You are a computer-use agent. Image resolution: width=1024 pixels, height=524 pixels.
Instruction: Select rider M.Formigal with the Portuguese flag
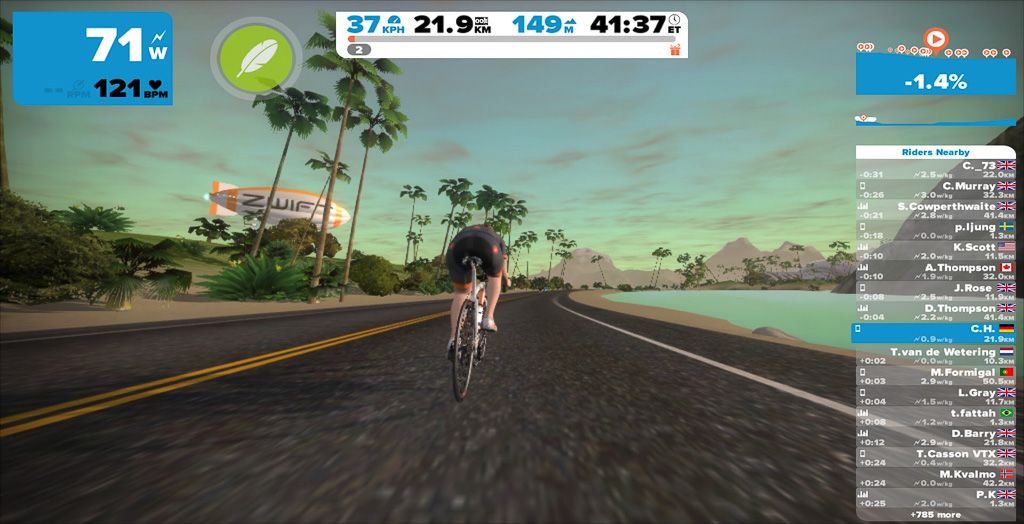[935, 376]
